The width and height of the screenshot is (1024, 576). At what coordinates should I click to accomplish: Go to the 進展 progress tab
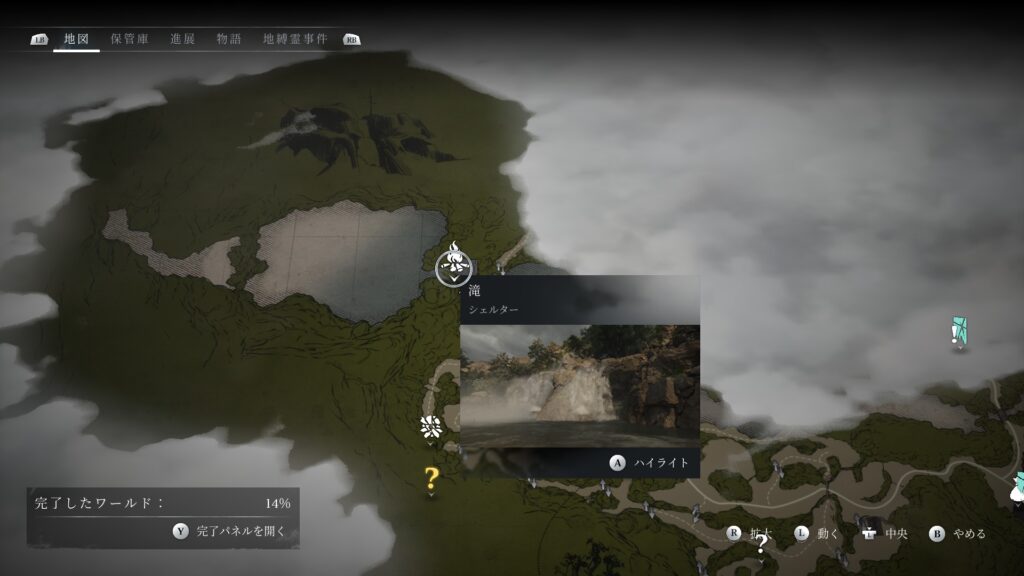coord(182,39)
